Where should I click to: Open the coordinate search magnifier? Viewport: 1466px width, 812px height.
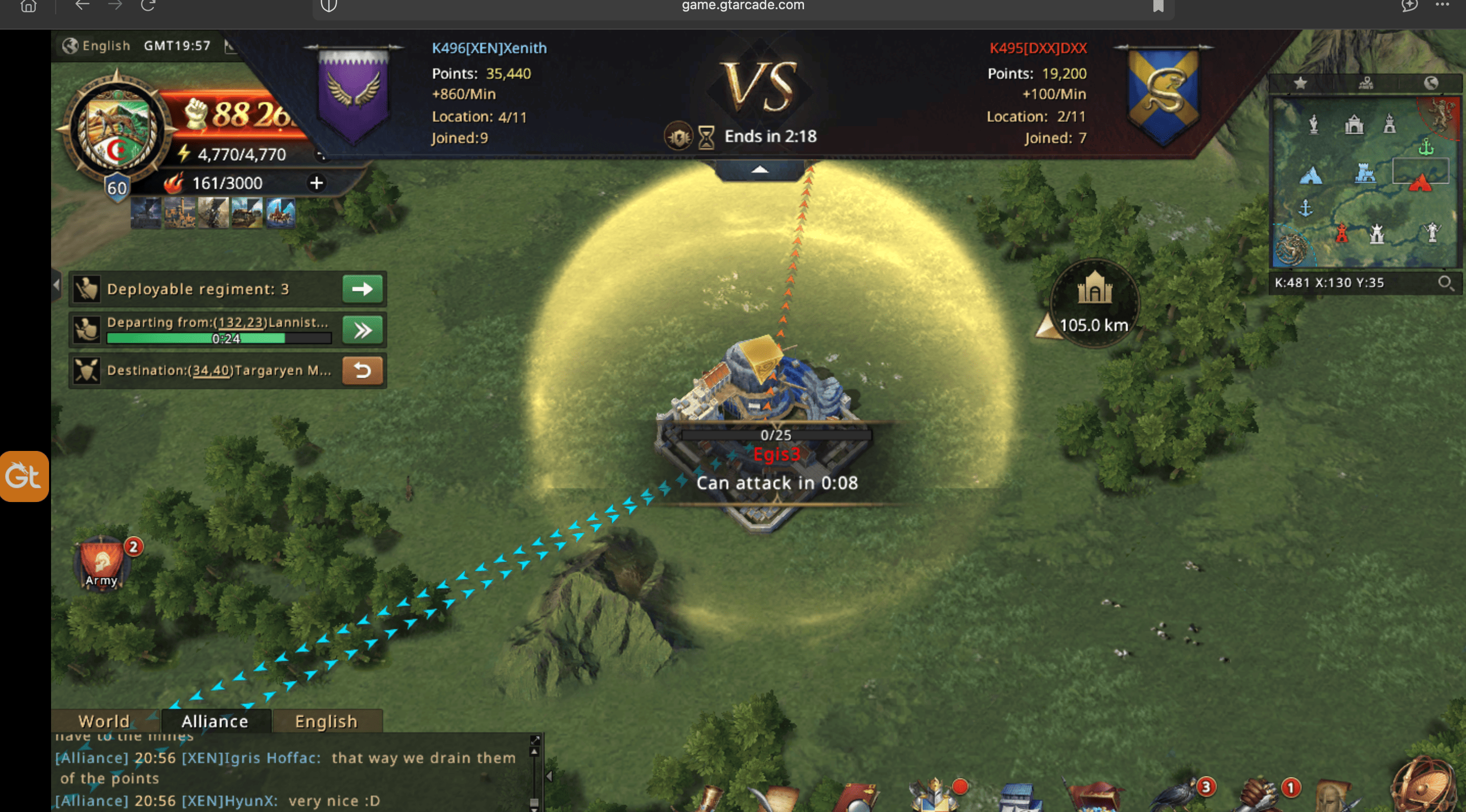point(1445,282)
